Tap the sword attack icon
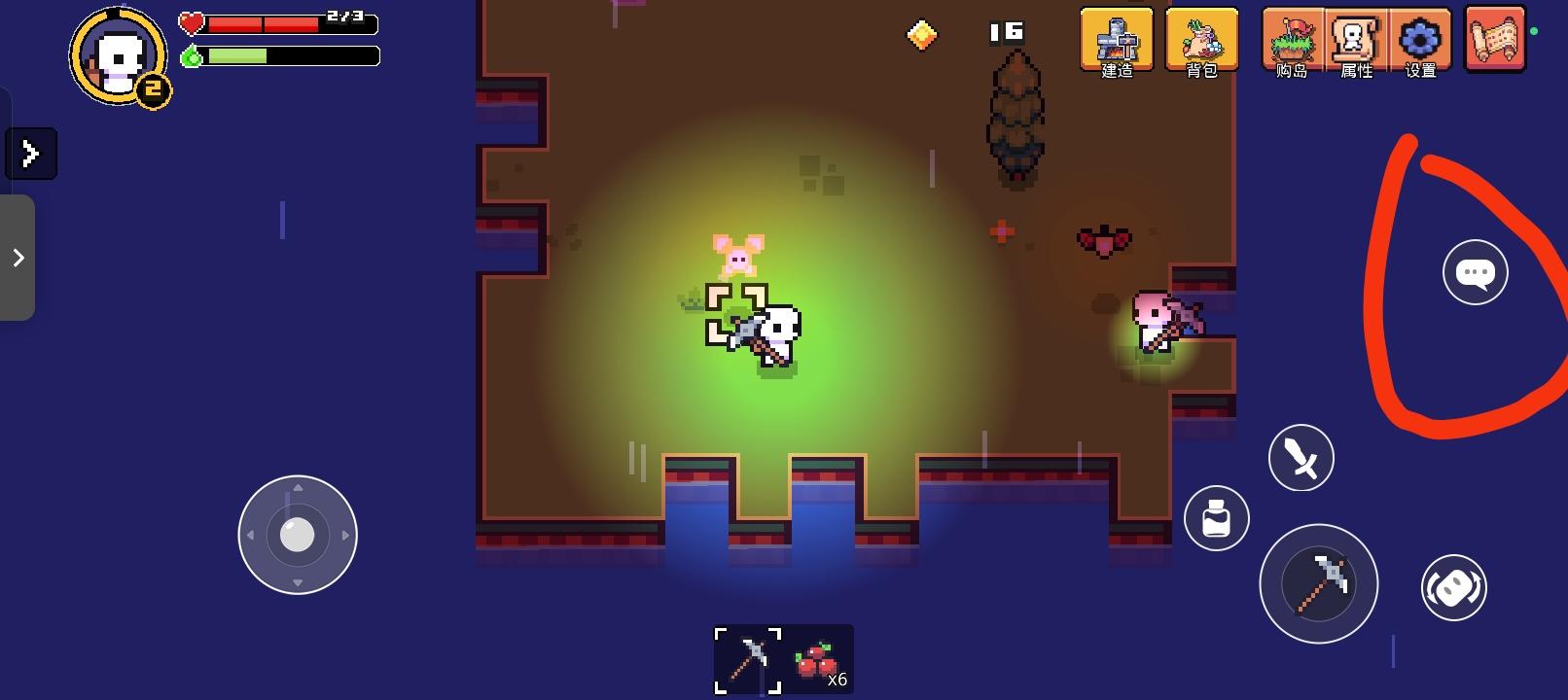1568x700 pixels. click(1301, 457)
